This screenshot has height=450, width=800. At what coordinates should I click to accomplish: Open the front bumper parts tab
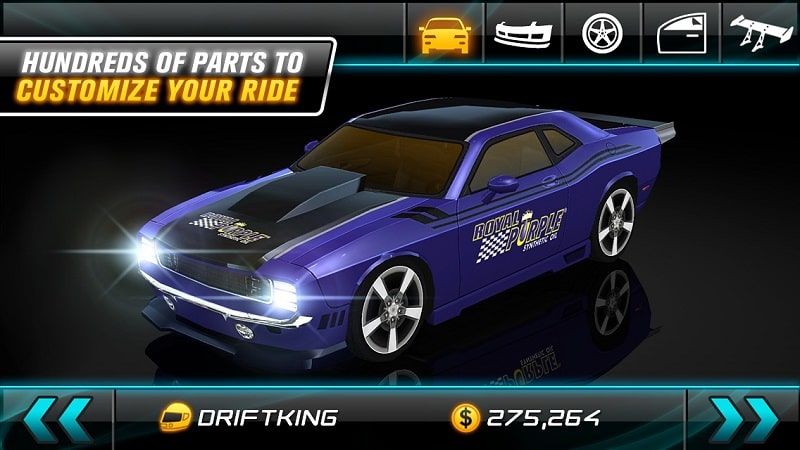pyautogui.click(x=523, y=31)
